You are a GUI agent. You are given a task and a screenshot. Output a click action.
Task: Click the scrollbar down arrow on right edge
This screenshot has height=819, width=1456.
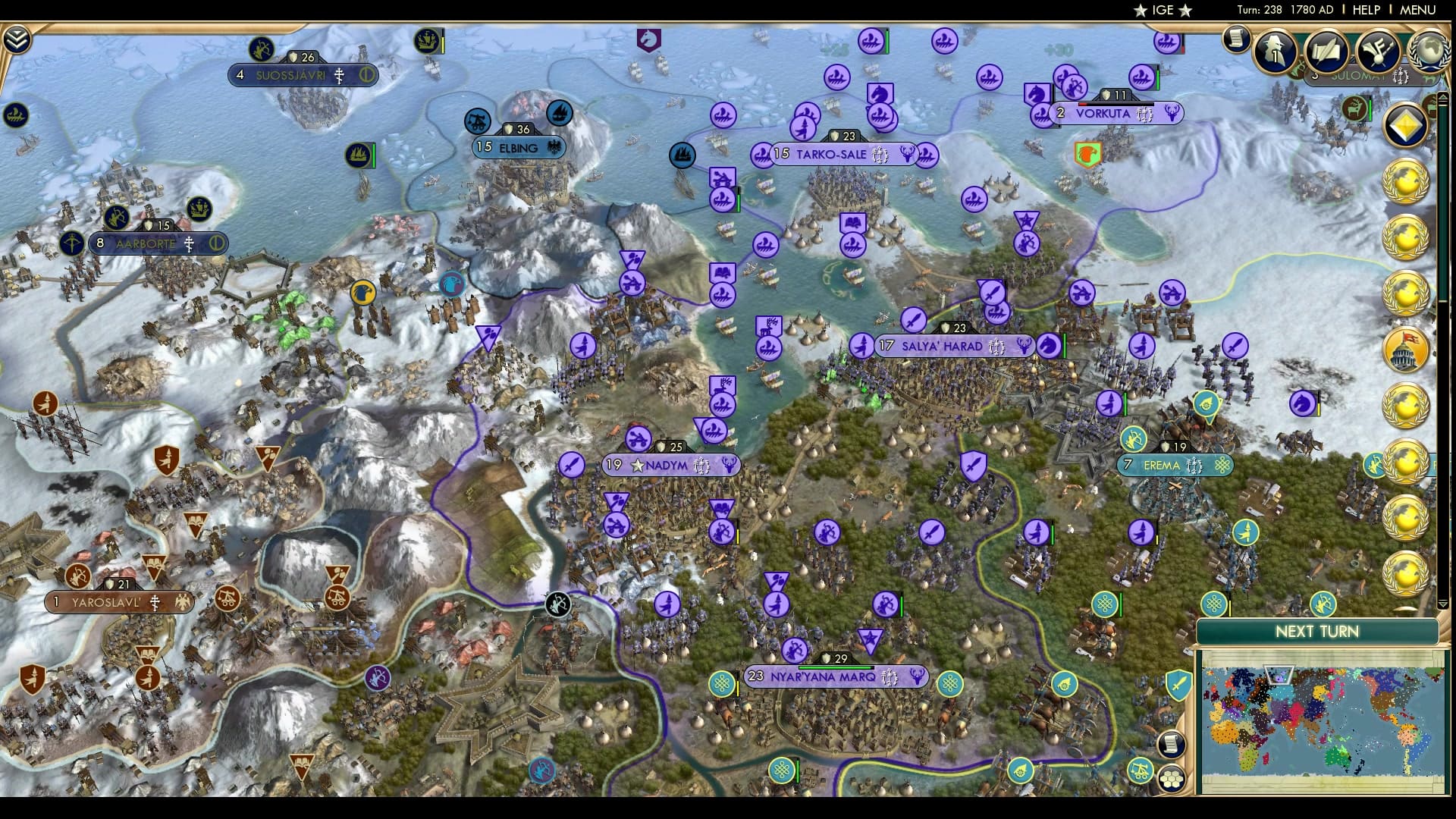1445,602
